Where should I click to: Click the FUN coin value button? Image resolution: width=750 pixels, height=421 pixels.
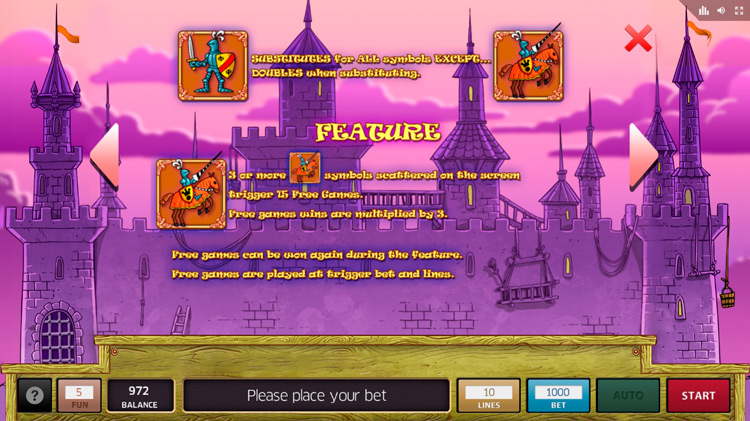point(79,395)
